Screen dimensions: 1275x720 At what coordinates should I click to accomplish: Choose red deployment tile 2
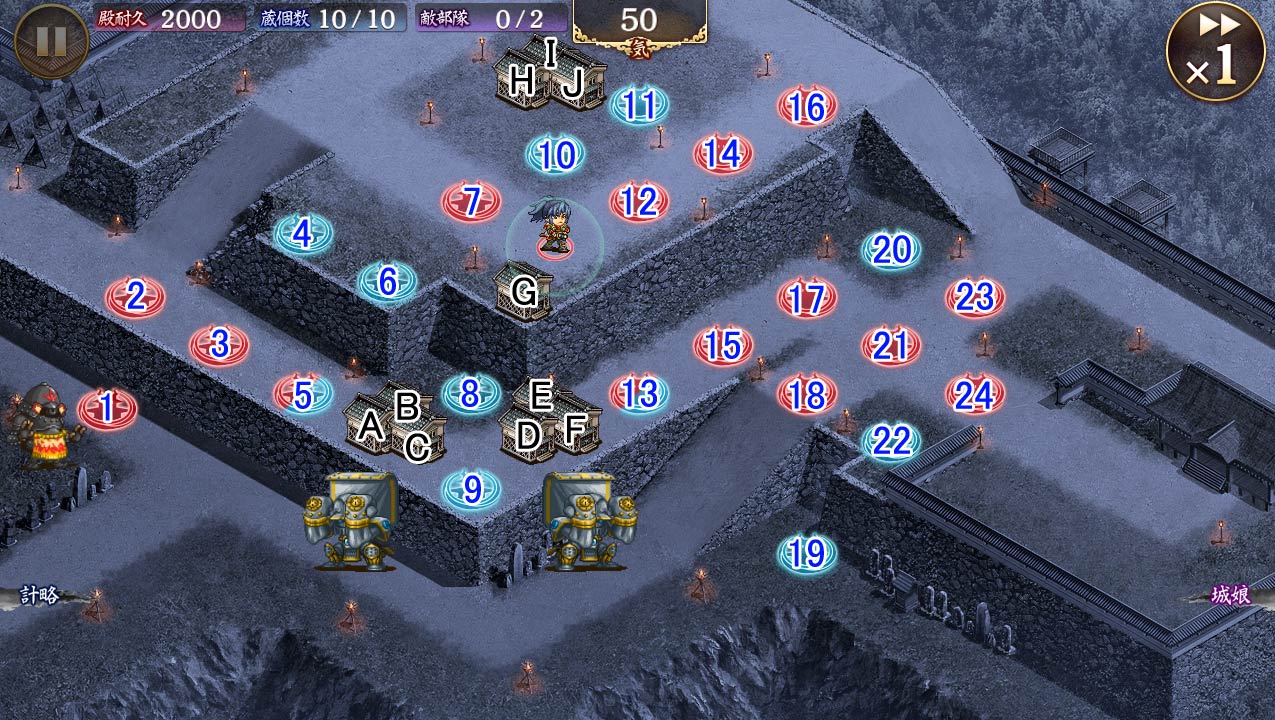135,296
